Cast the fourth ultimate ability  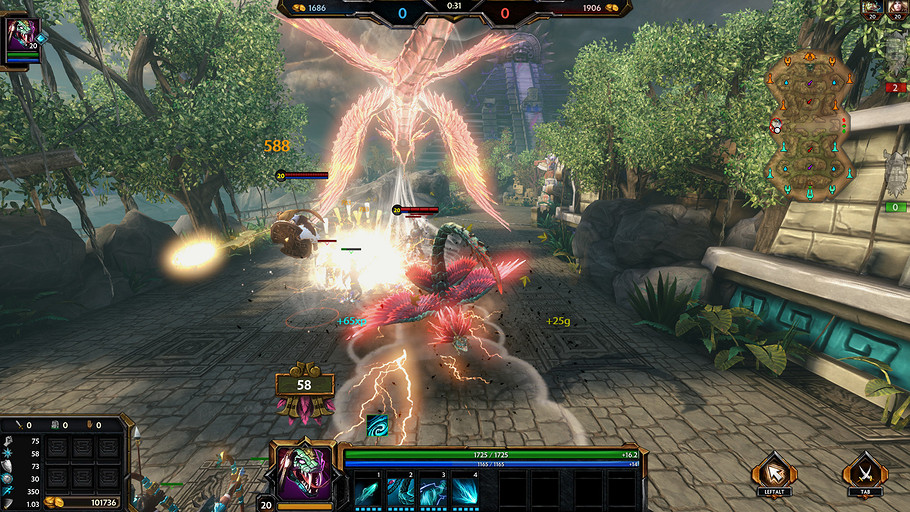point(465,491)
